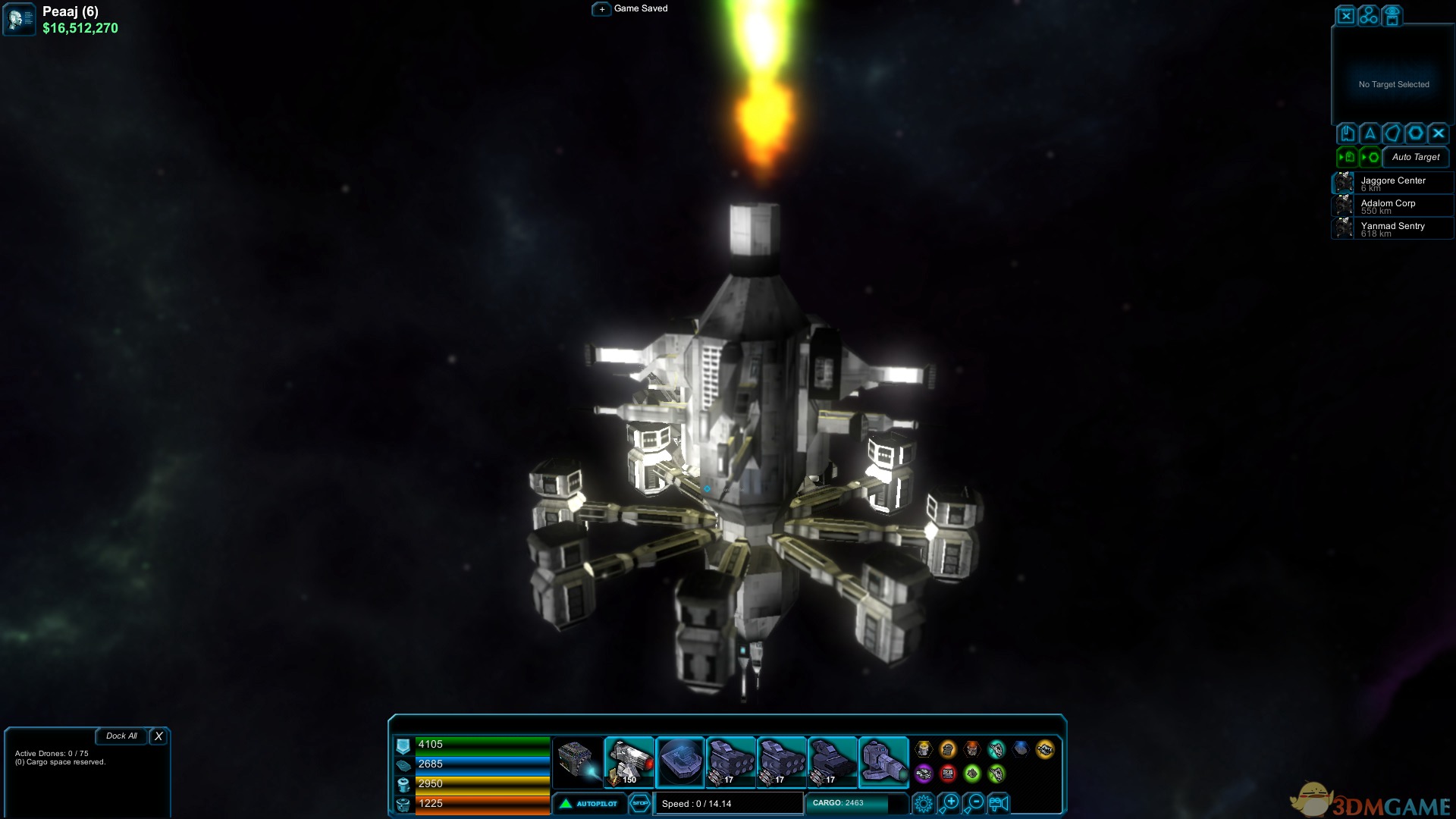Enable the green auto-dock toggle
Screen dimensions: 1456x819
[x=1348, y=156]
